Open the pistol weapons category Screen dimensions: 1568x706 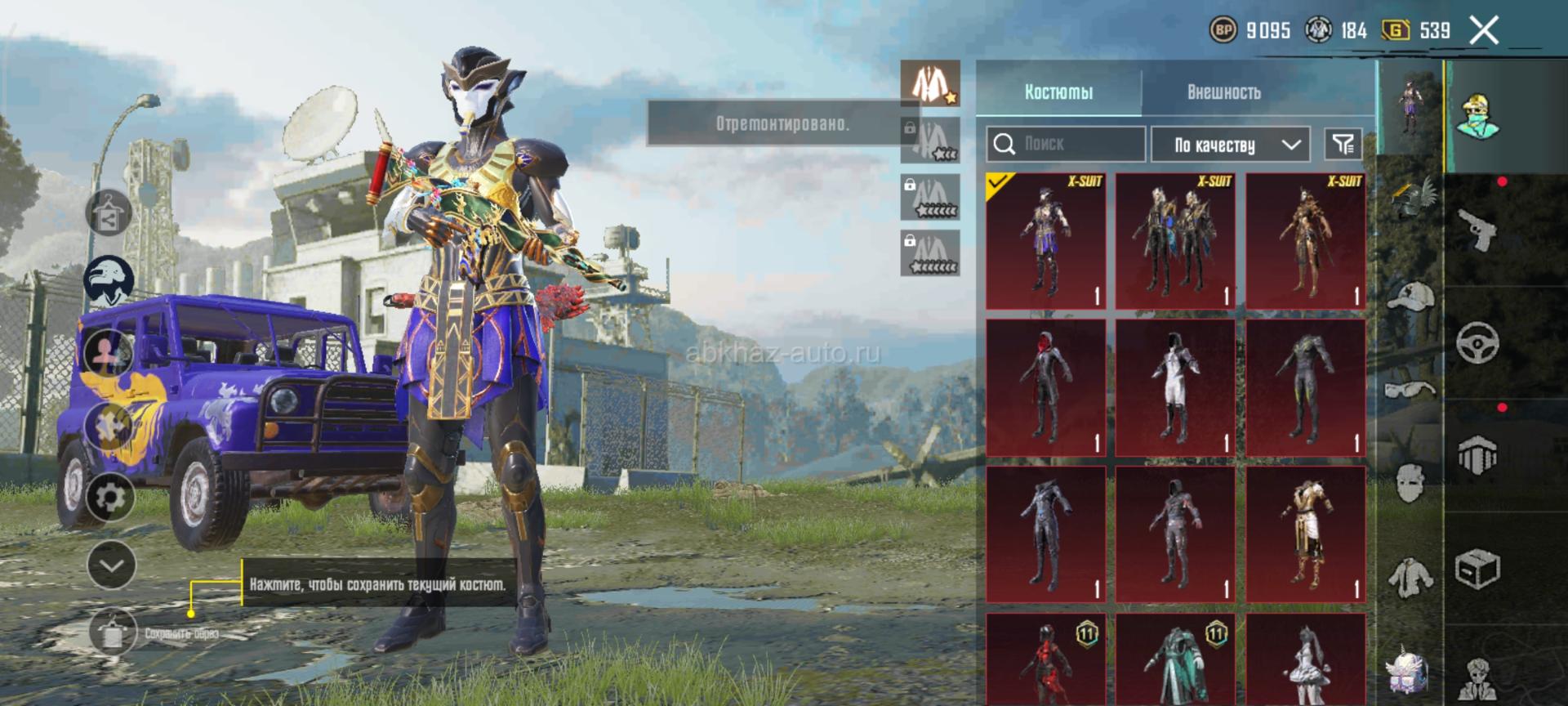(x=1478, y=229)
